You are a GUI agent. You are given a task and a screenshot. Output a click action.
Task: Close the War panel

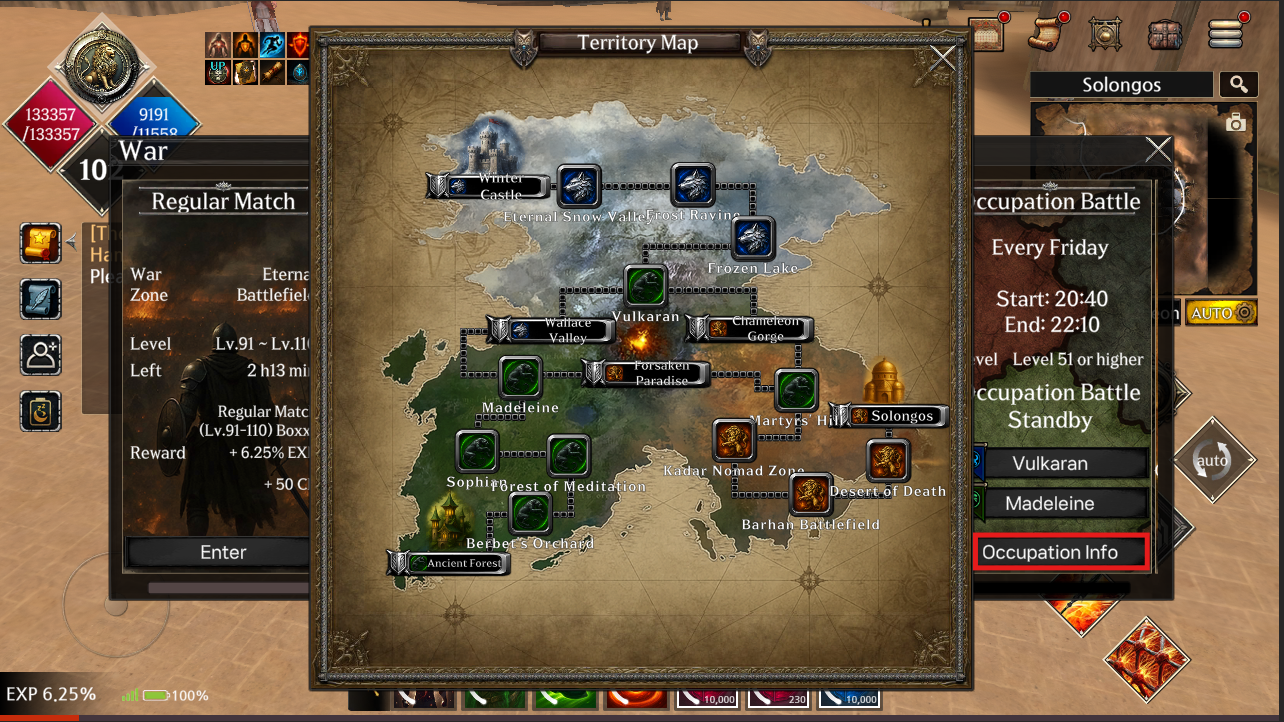tap(1158, 150)
